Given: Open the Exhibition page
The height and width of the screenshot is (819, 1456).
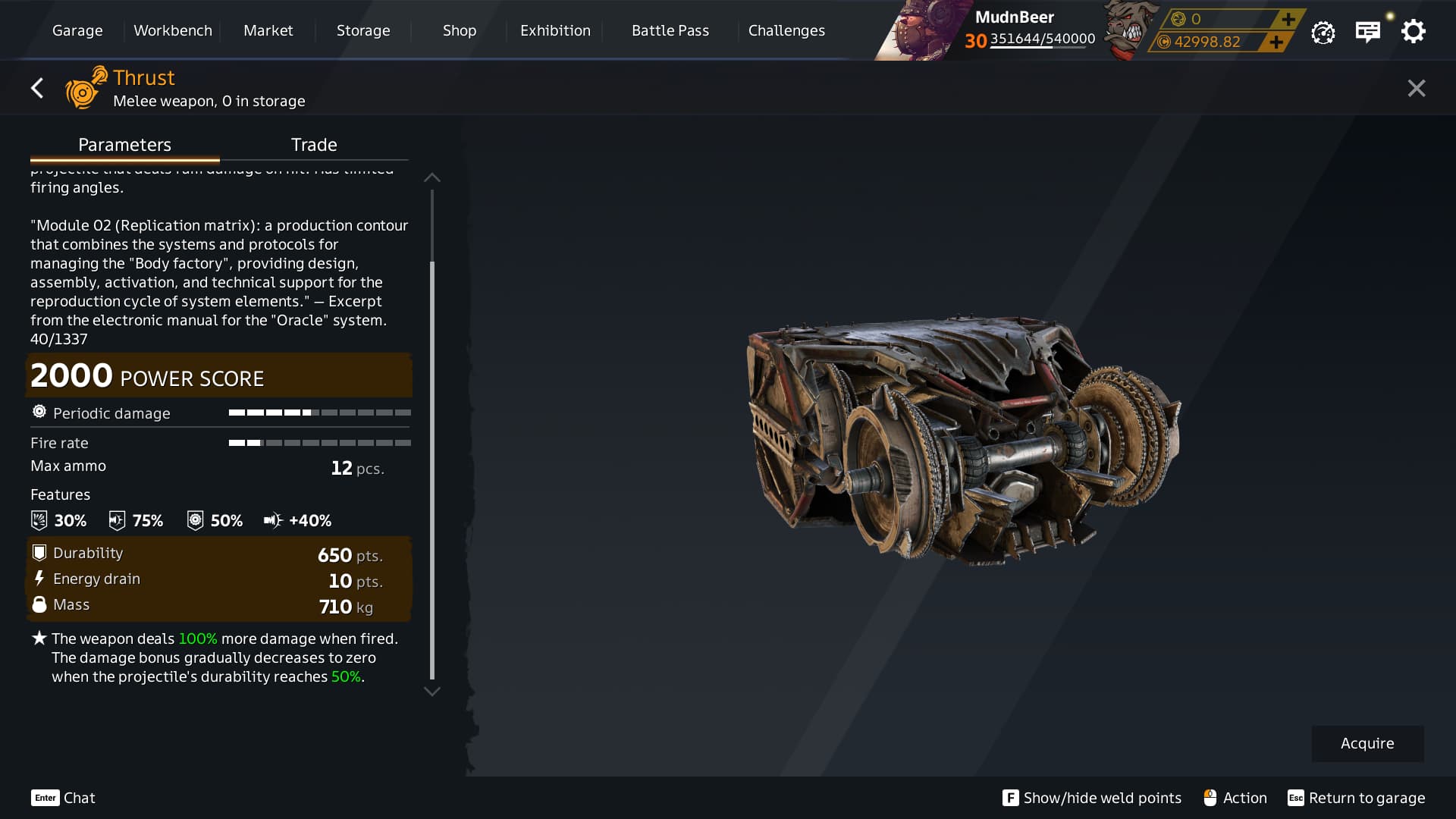Looking at the screenshot, I should pyautogui.click(x=555, y=30).
